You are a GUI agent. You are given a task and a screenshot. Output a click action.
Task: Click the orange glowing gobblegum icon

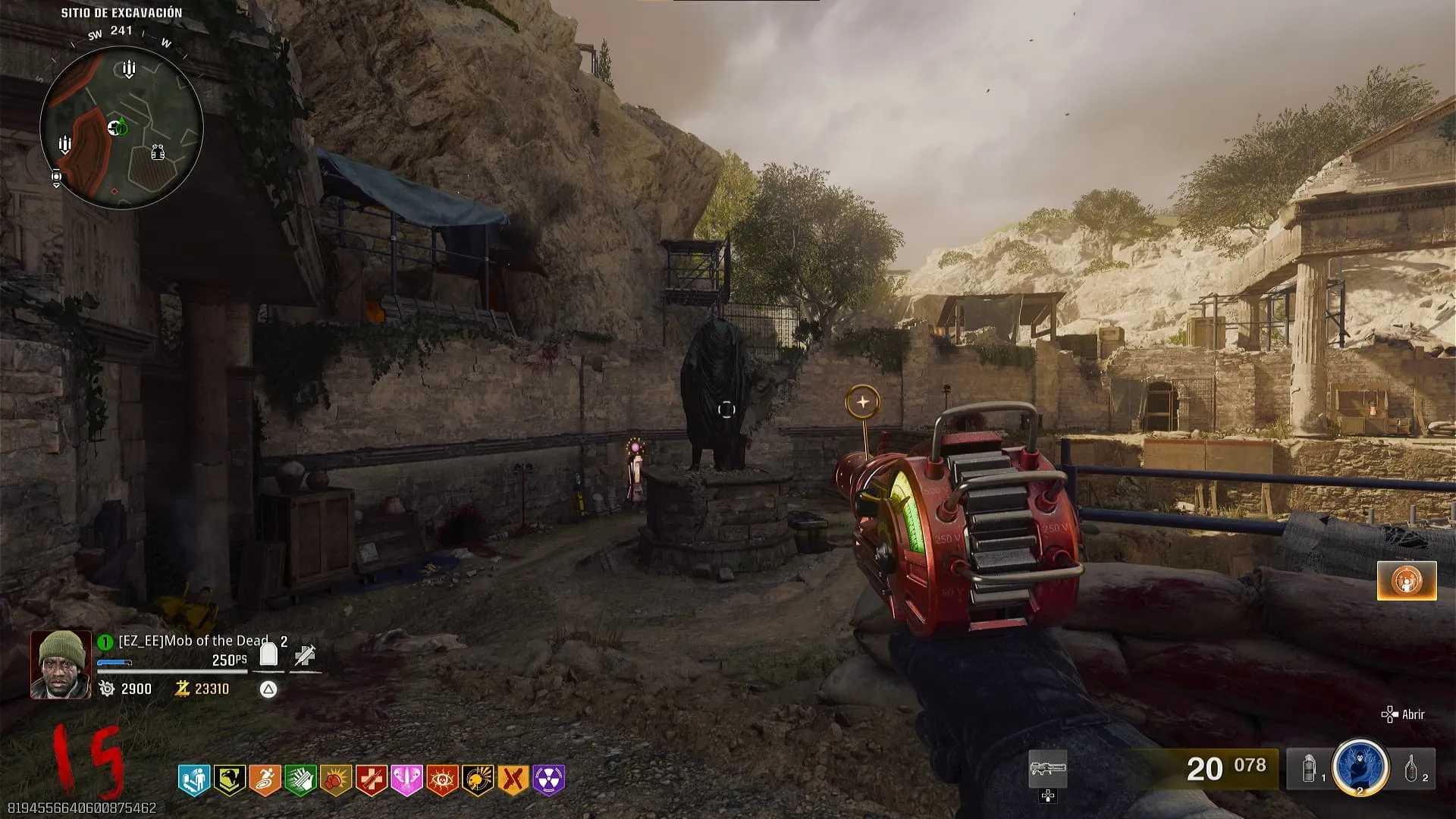(x=1407, y=581)
